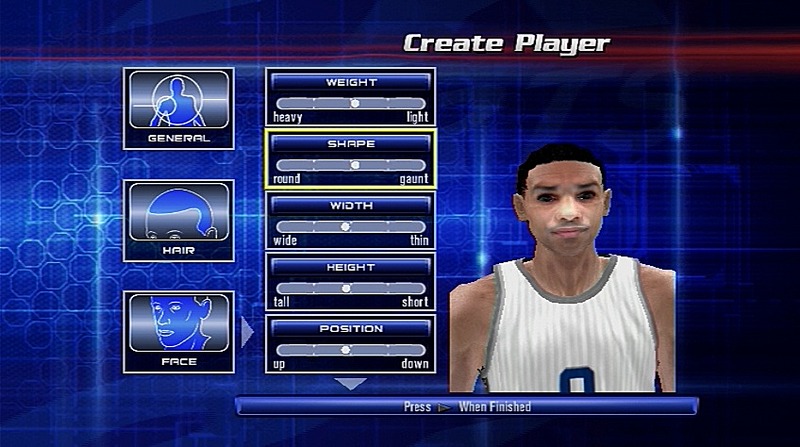Click the down arrow below the sliders
The image size is (800, 447).
(x=350, y=383)
